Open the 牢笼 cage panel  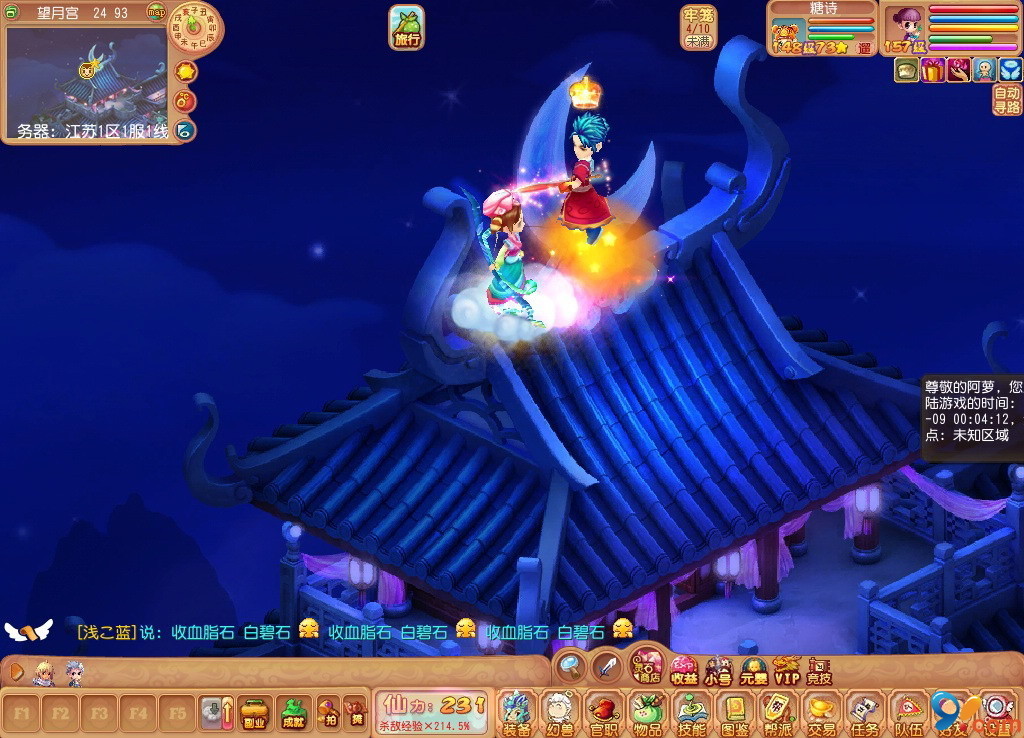coord(697,28)
